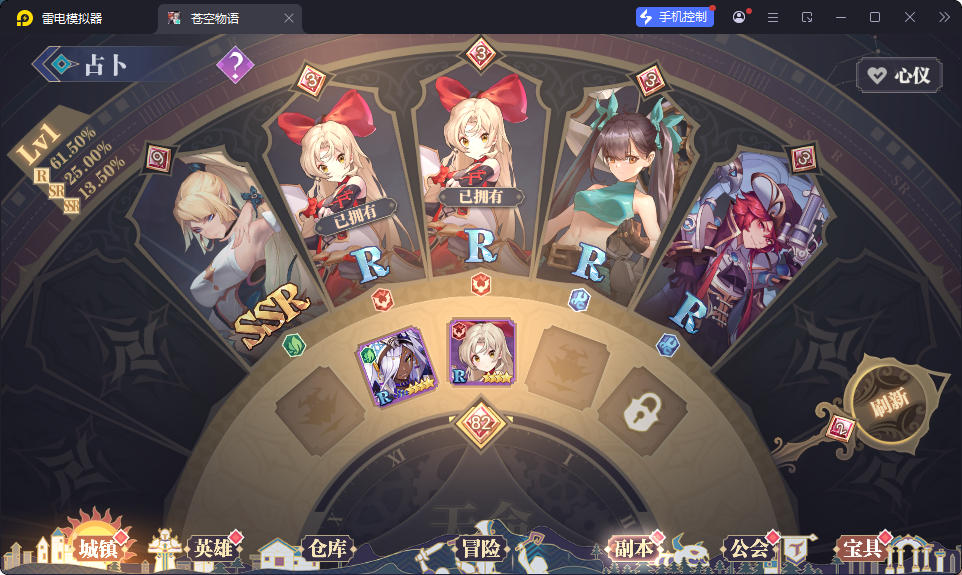
Task: Enter the 副本 dungeon menu
Action: (633, 548)
